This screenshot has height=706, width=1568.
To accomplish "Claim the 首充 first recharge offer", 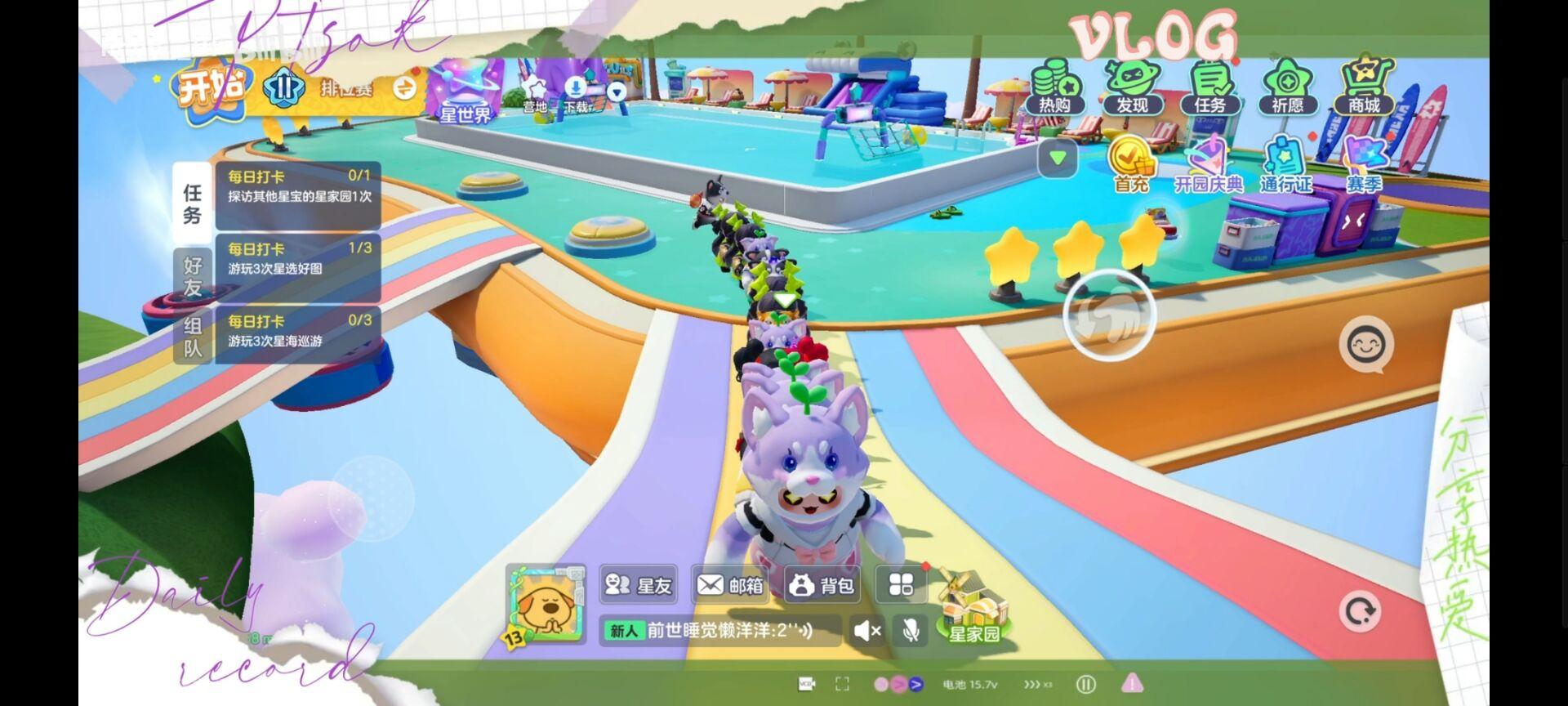I will [x=1131, y=165].
